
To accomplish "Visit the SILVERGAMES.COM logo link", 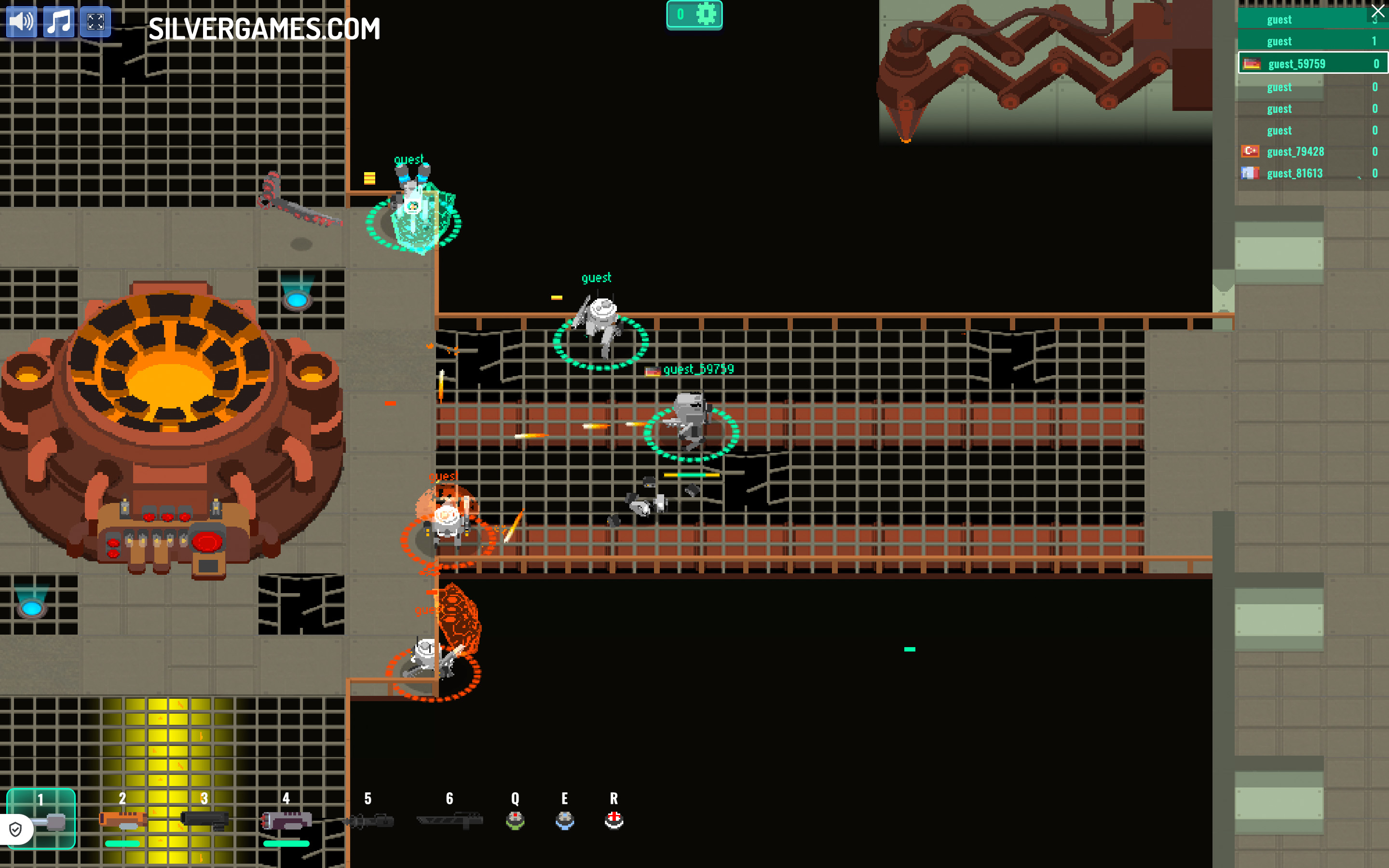I will [x=264, y=29].
